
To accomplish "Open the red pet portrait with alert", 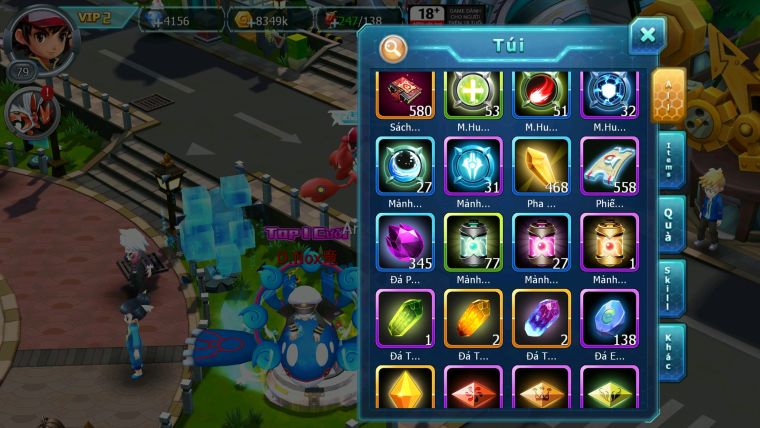I will point(28,111).
